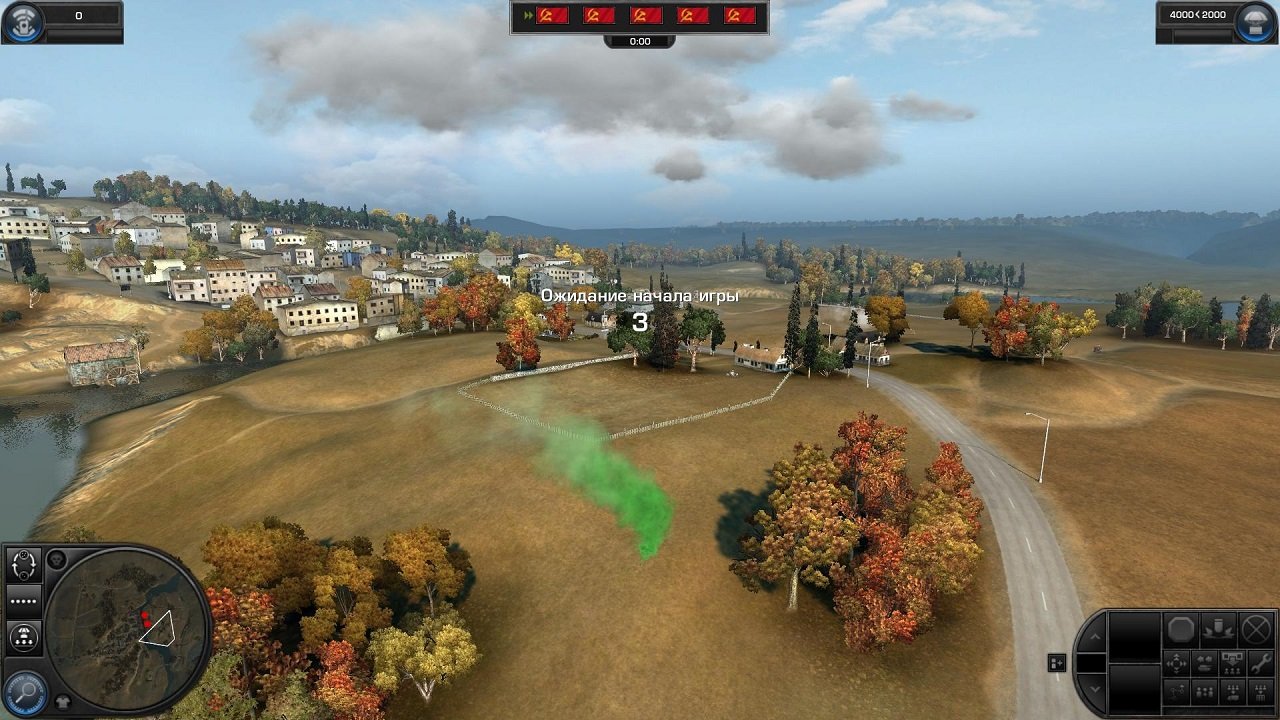Select the repair wrench icon
The width and height of the screenshot is (1280, 720).
coord(1262,663)
